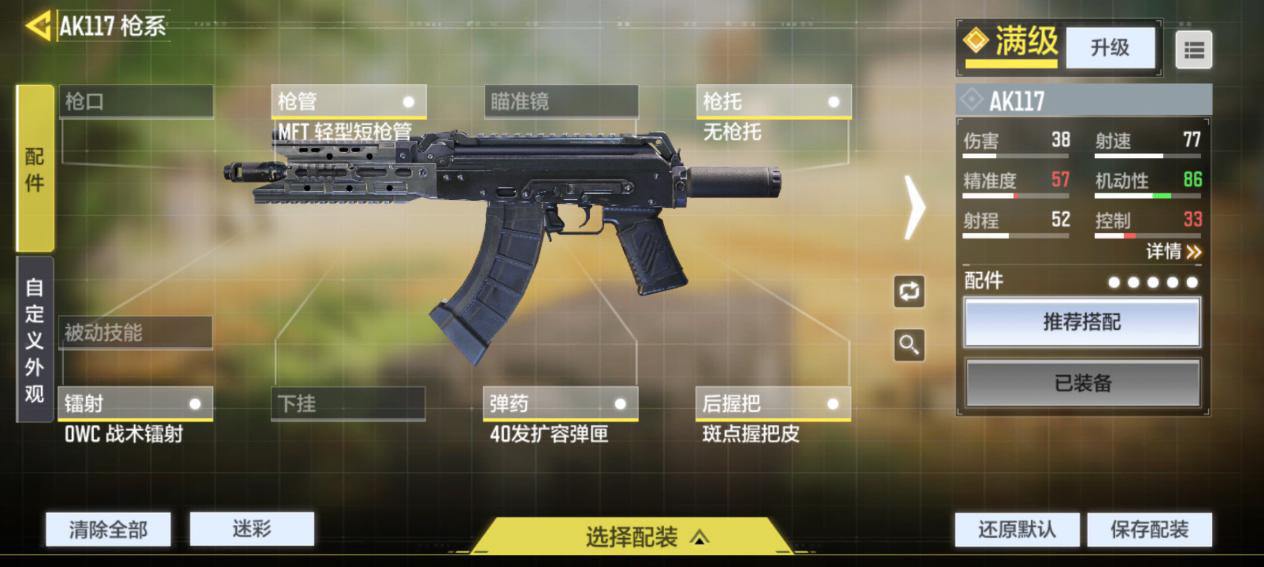This screenshot has height=567, width=1264.
Task: Click 清除全部 to clear all attachments
Action: [x=108, y=529]
